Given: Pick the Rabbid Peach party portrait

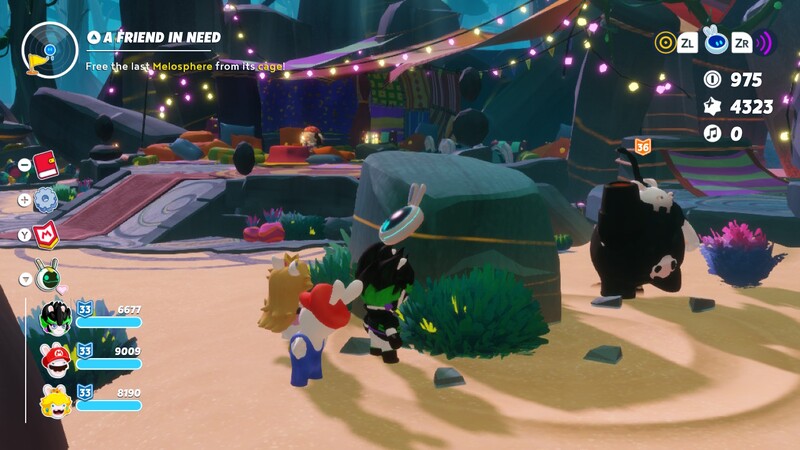Looking at the screenshot, I should [55, 402].
